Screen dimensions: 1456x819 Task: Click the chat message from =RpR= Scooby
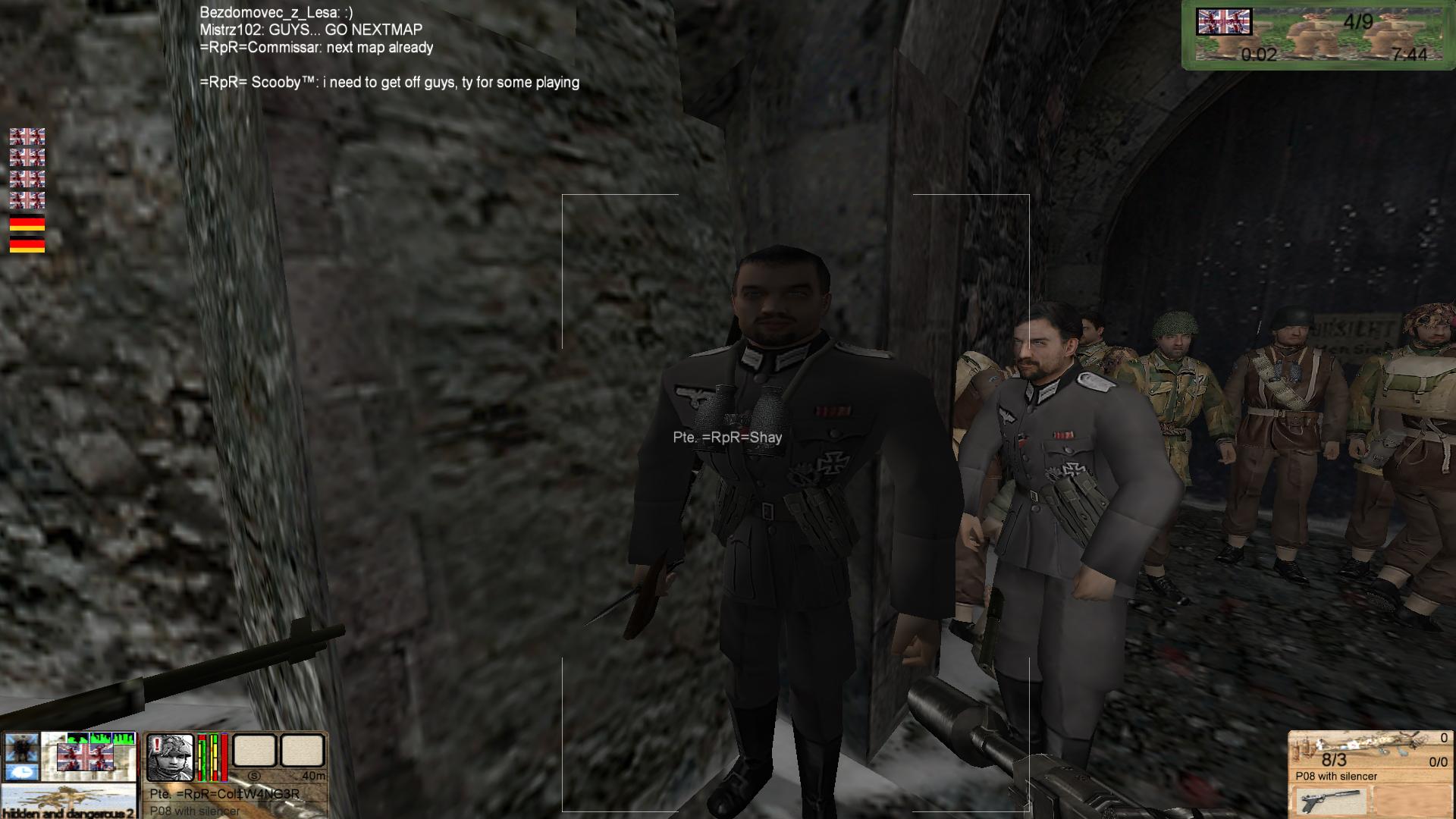389,83
